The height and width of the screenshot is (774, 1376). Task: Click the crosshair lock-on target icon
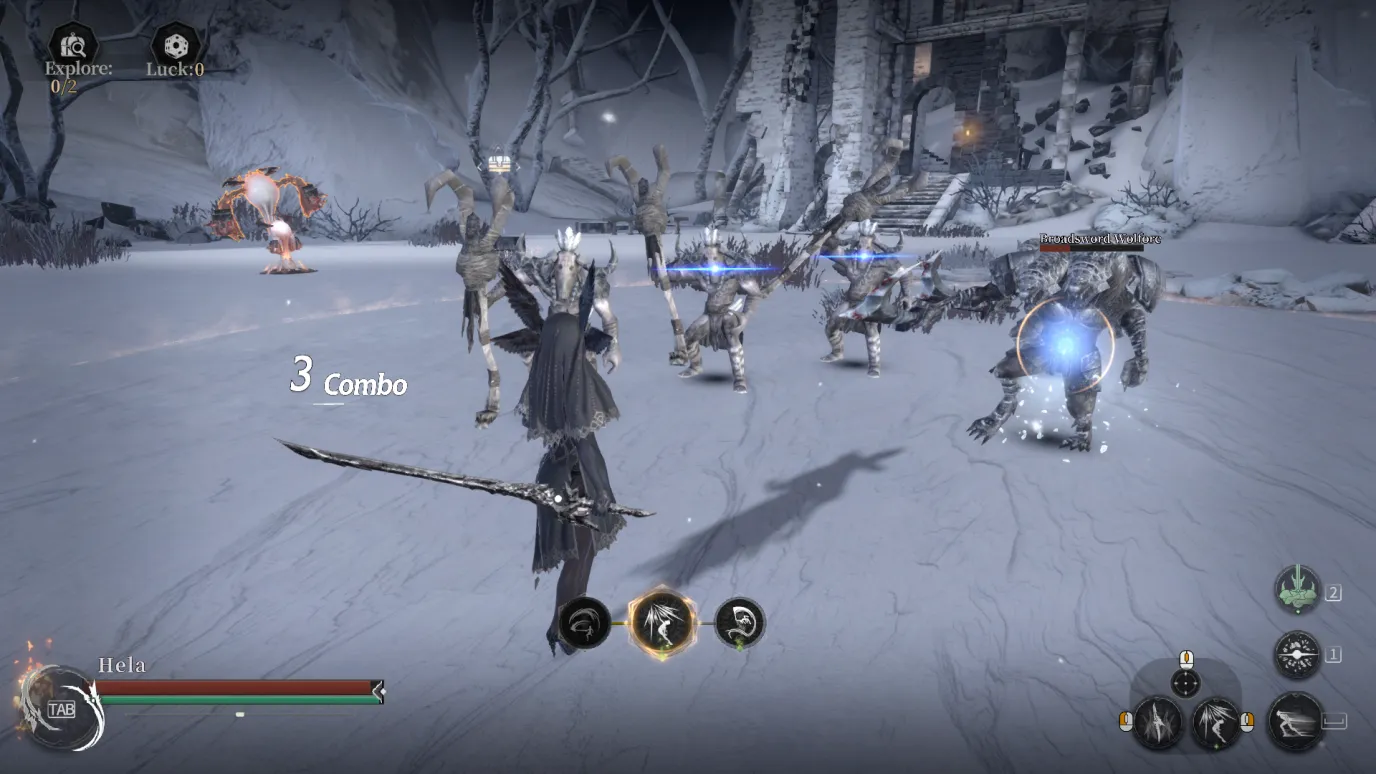pos(1186,683)
